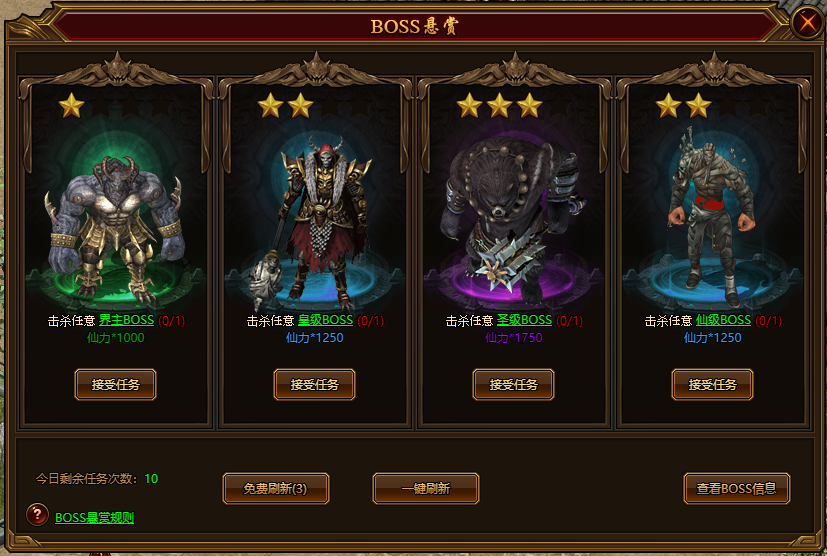827x556 pixels.
Task: Open the green 界主BOSS name link
Action: (126, 321)
